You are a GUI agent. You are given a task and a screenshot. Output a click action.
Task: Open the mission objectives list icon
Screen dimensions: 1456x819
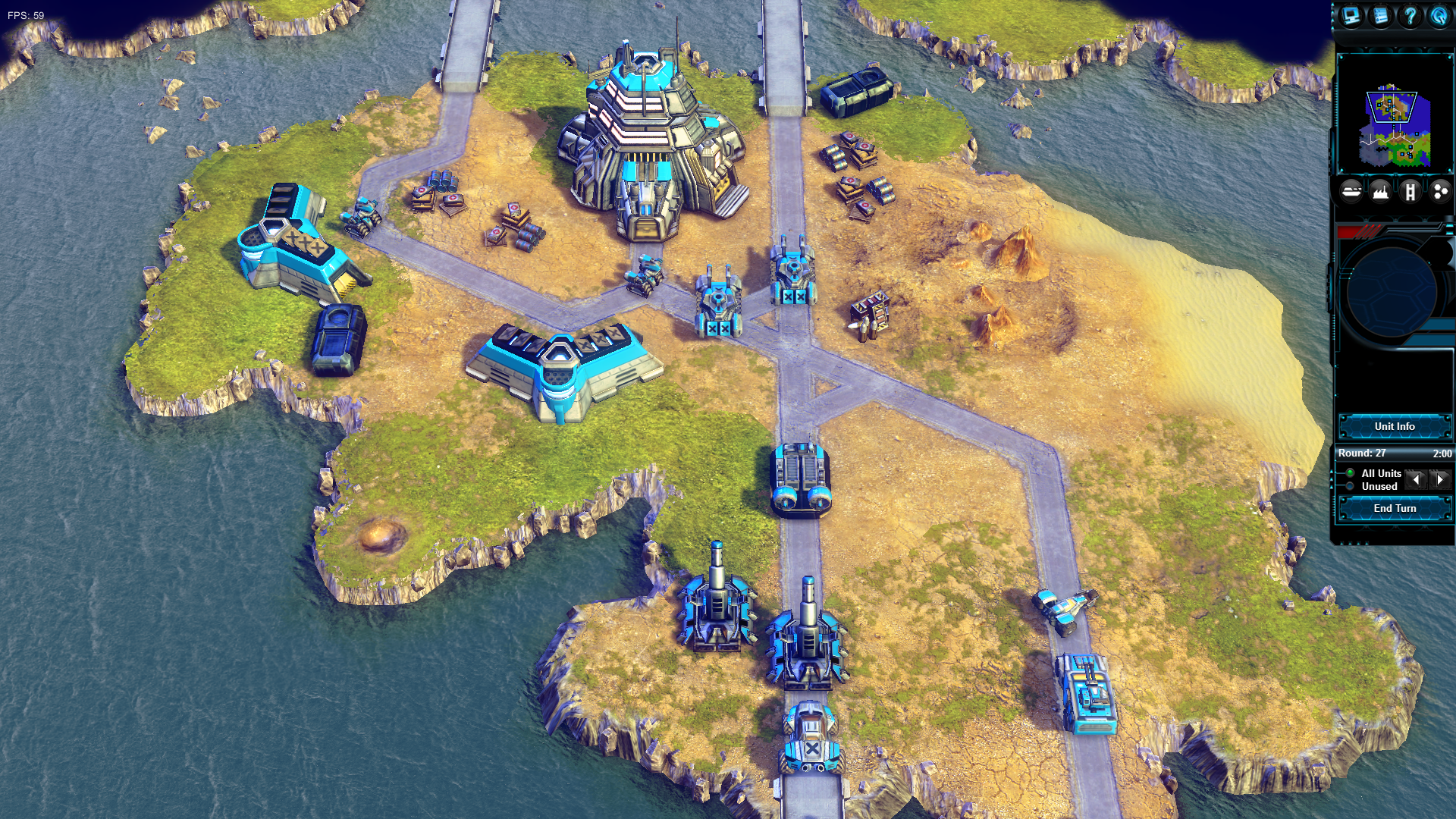click(1379, 15)
